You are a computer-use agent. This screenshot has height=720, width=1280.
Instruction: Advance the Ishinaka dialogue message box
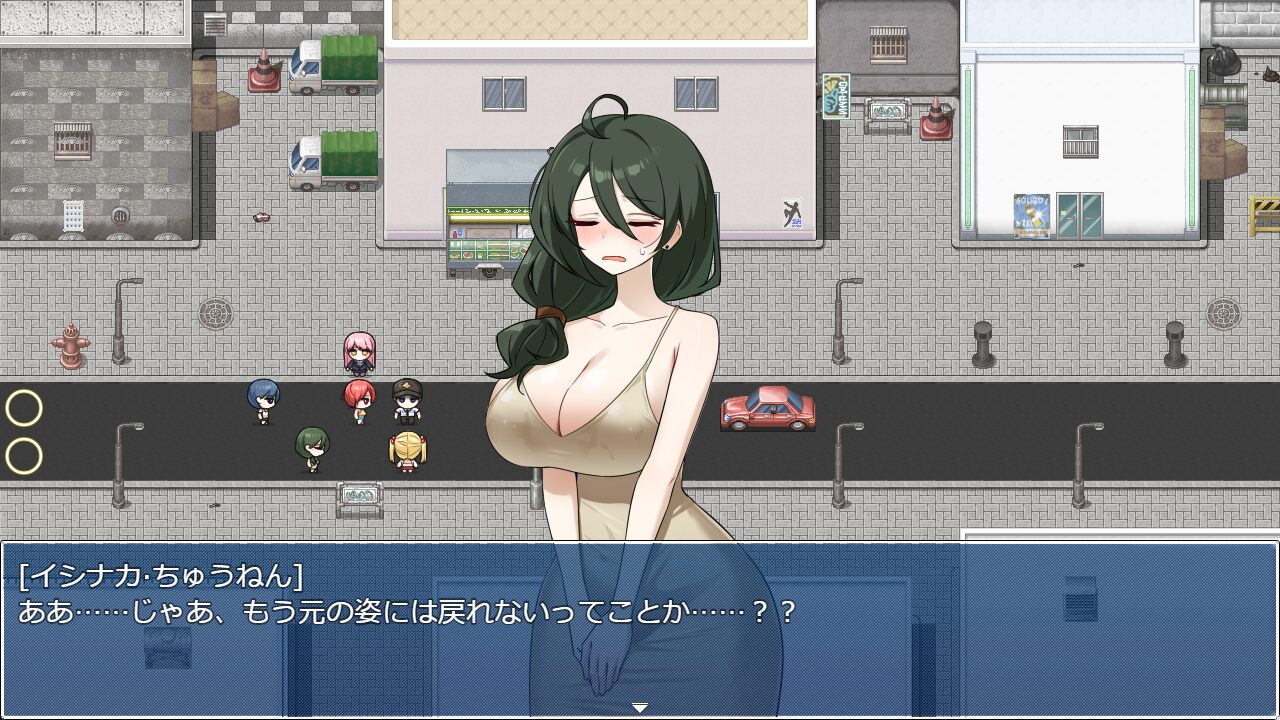tap(640, 628)
